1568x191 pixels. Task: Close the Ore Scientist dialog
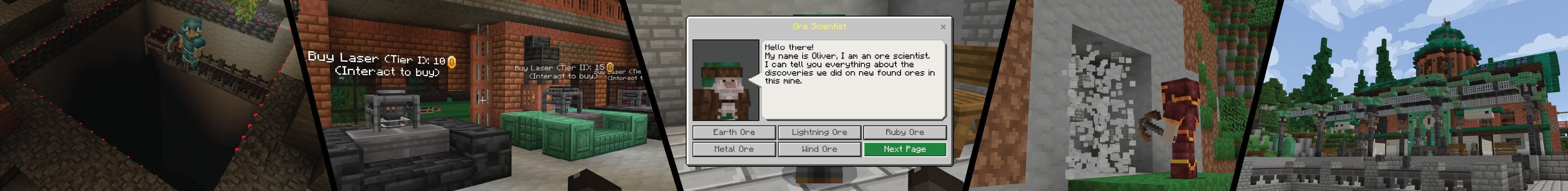tap(943, 27)
